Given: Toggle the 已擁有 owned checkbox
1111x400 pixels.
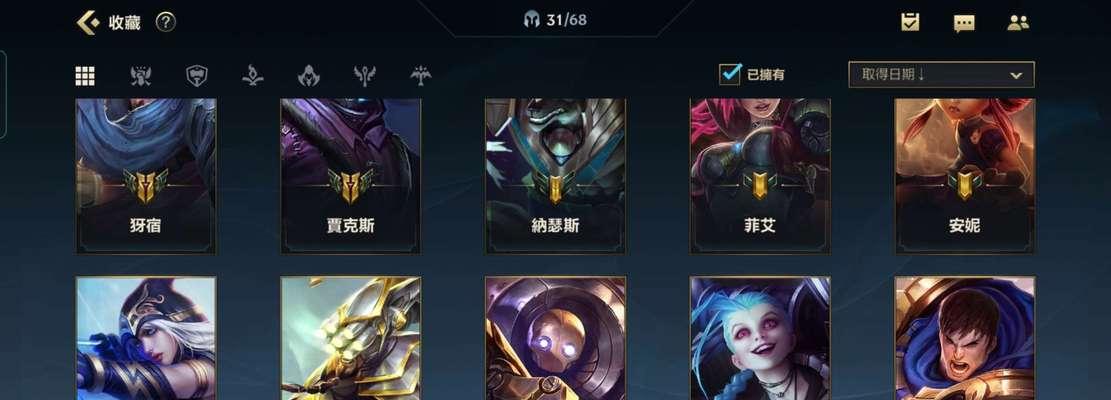Looking at the screenshot, I should (x=731, y=74).
